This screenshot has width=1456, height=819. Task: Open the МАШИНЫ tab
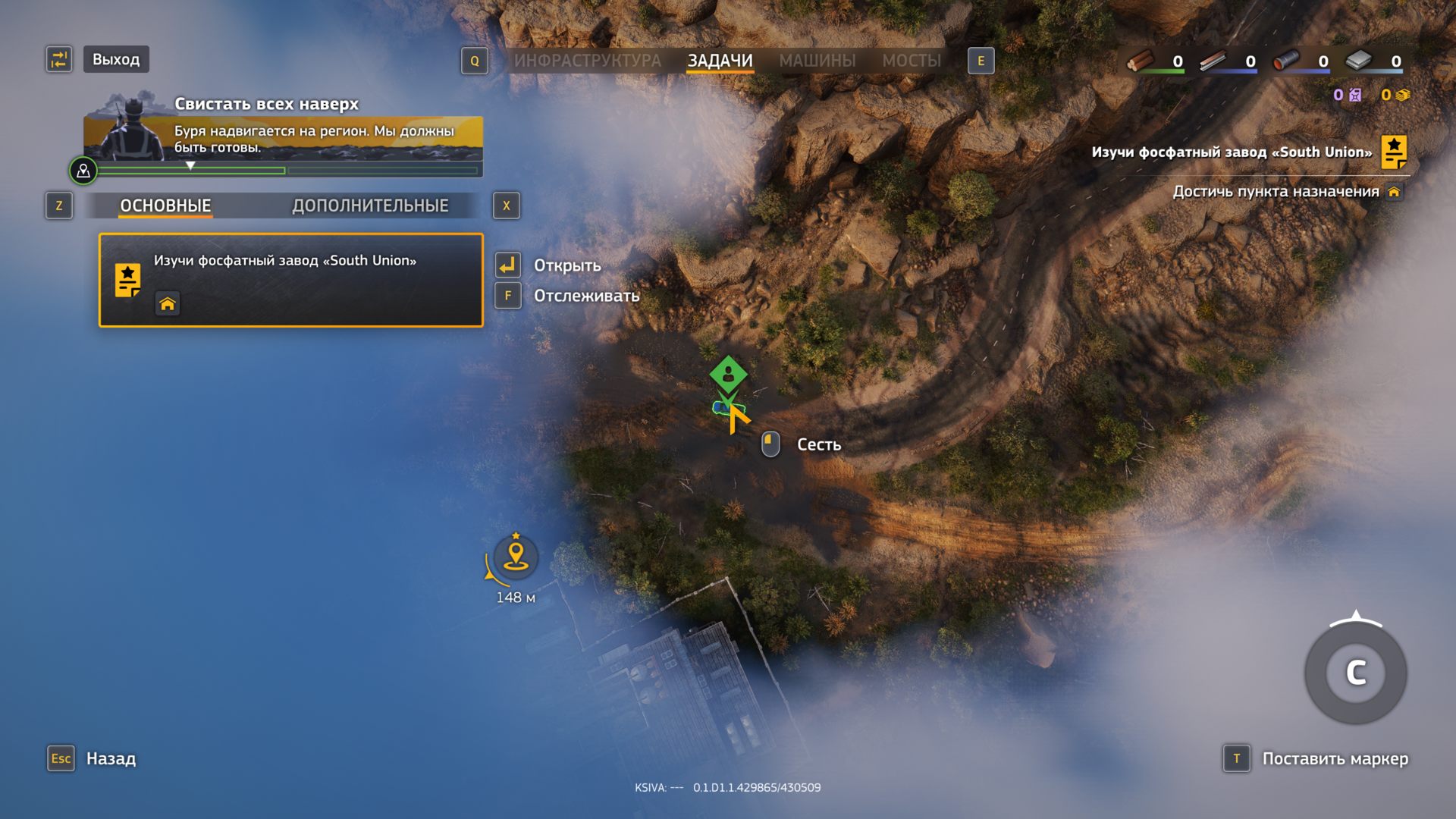817,61
